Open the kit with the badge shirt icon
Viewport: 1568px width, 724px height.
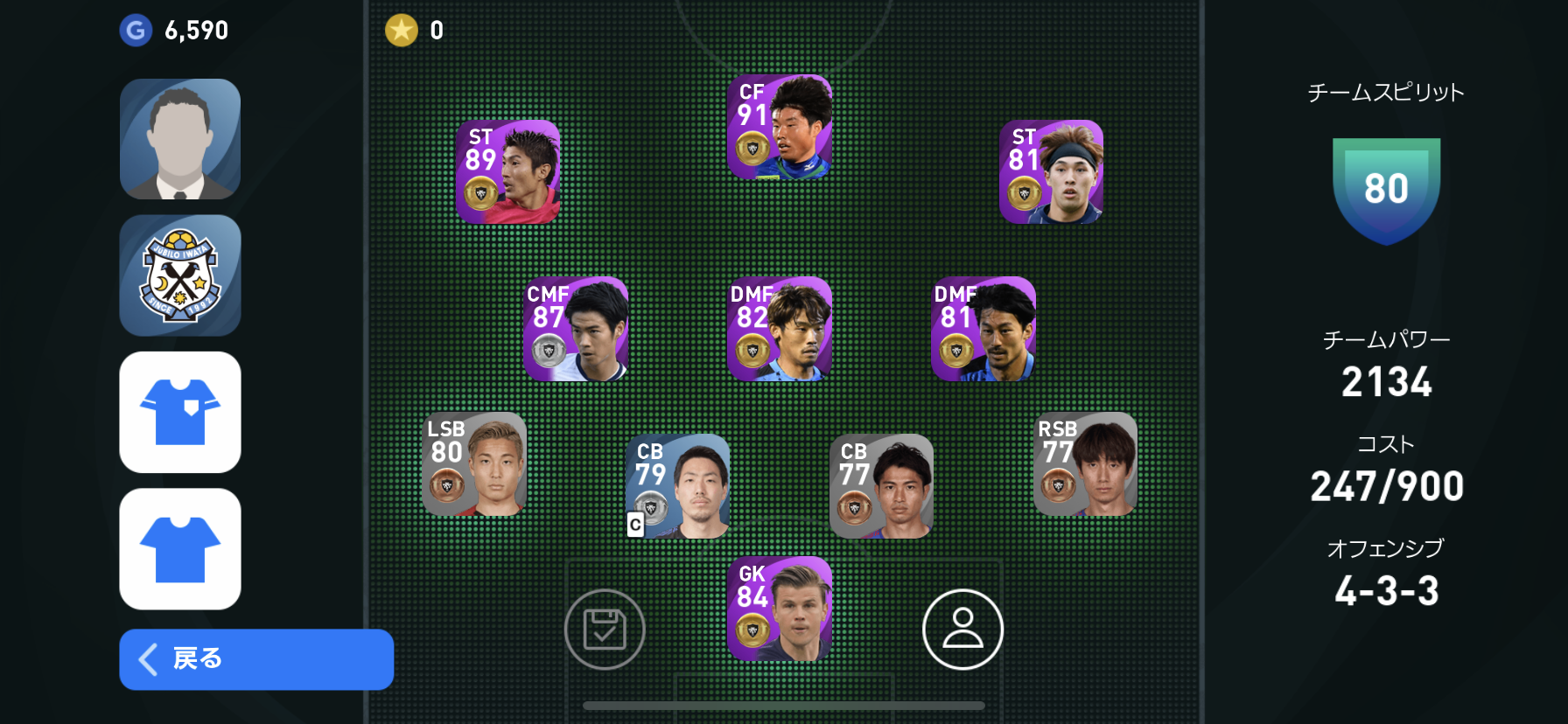coord(180,412)
